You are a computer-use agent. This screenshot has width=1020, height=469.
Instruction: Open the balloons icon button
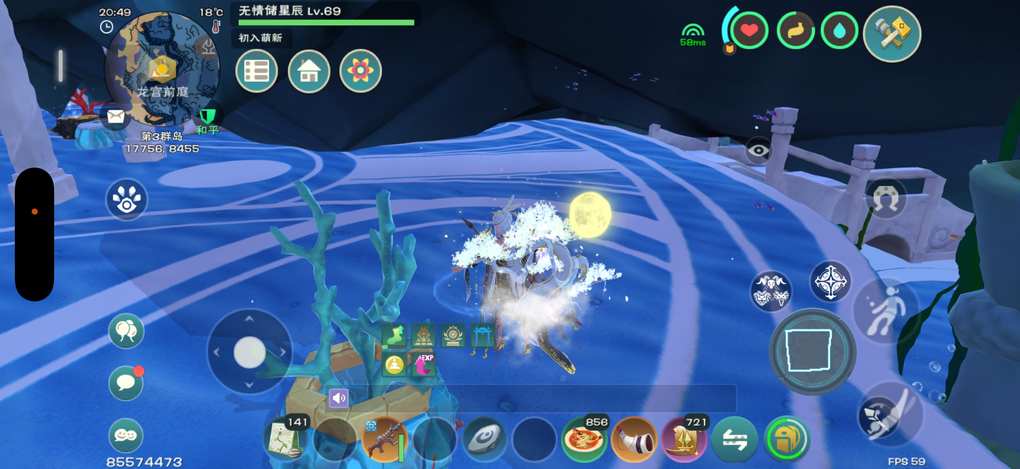[127, 331]
